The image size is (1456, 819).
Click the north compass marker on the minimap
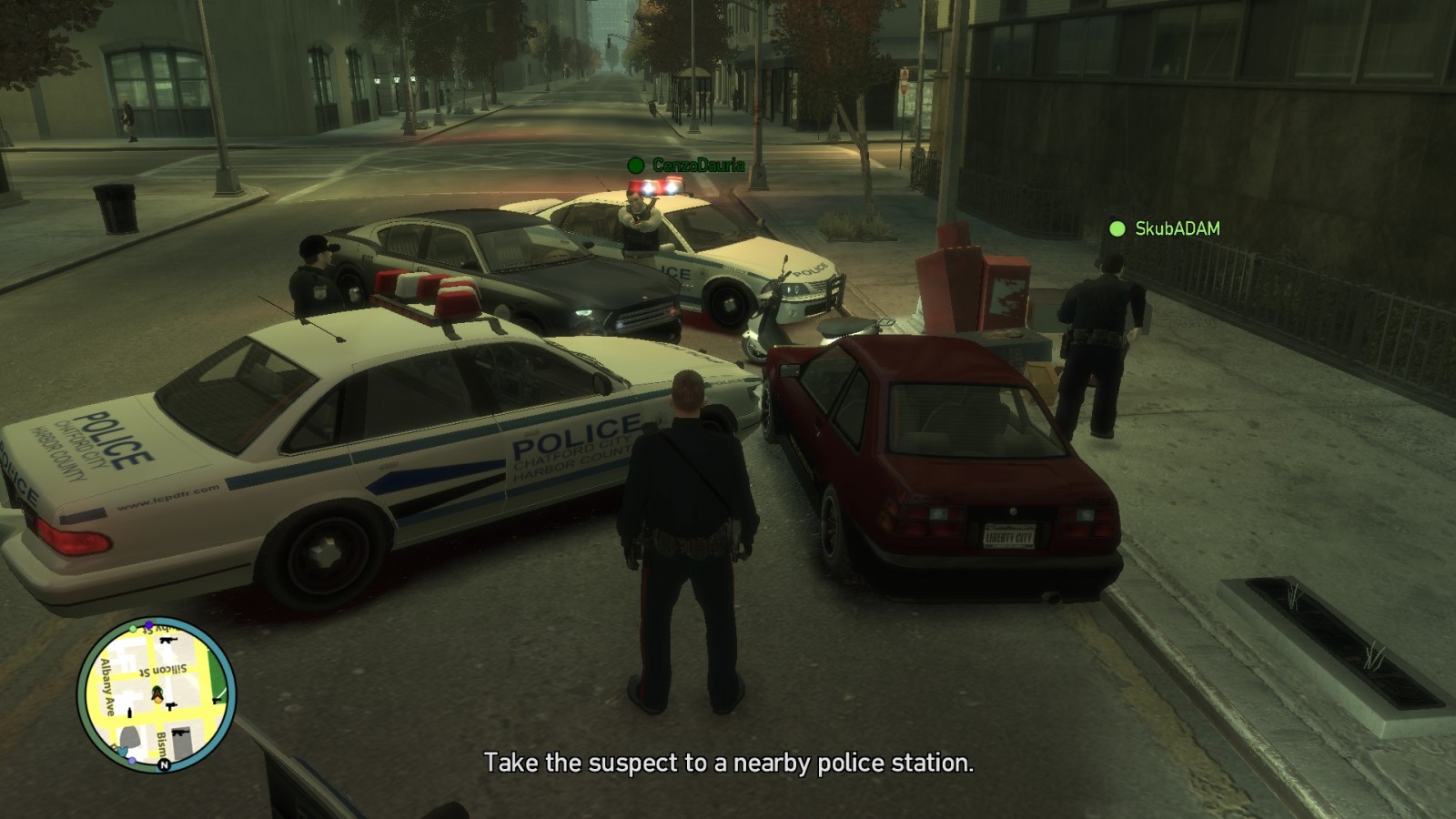point(164,765)
